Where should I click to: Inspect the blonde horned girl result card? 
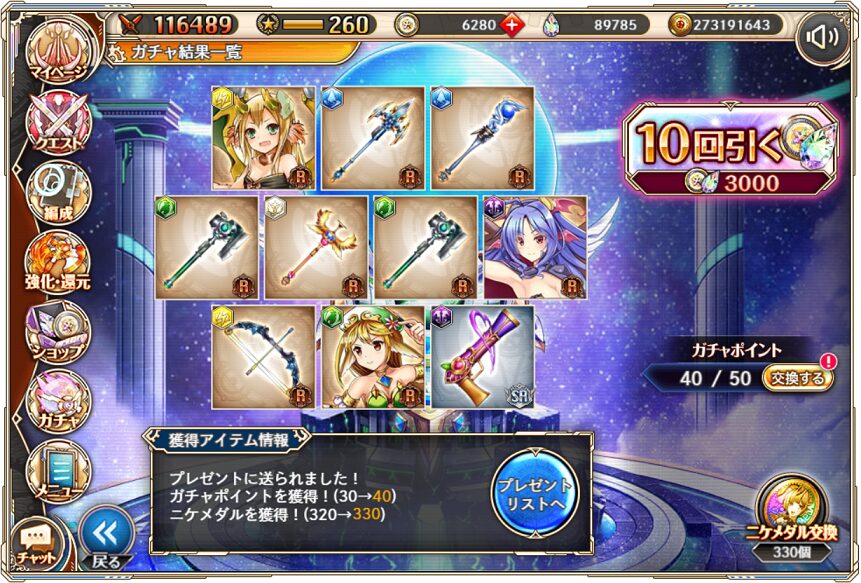[263, 137]
